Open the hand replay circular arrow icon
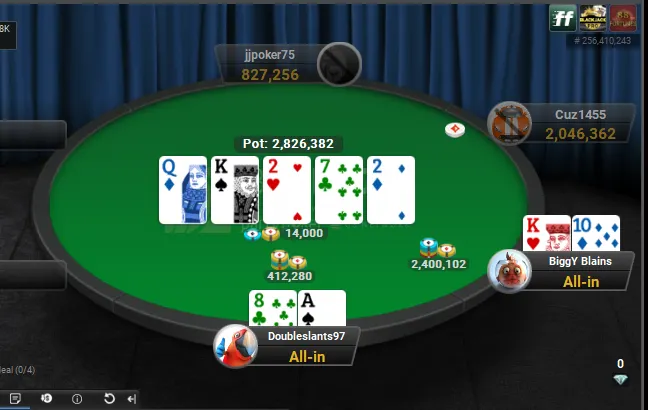 point(109,398)
